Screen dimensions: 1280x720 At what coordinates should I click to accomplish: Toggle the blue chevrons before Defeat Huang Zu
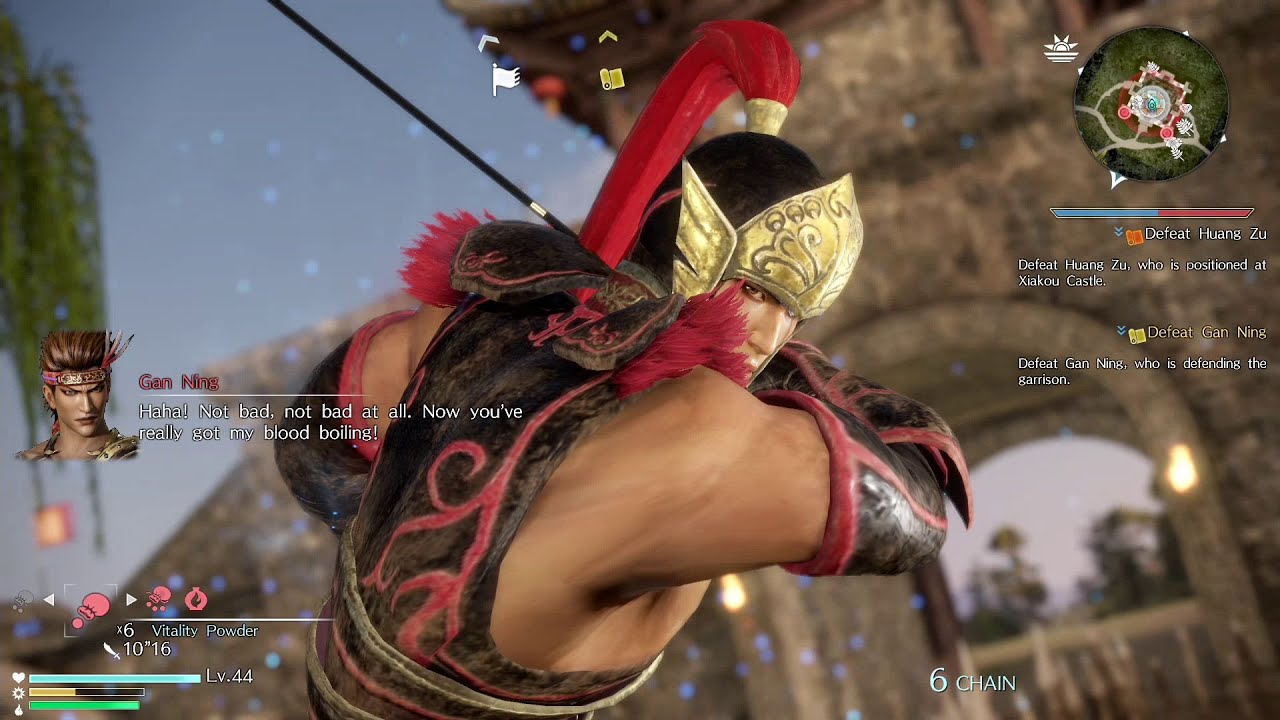point(1118,232)
